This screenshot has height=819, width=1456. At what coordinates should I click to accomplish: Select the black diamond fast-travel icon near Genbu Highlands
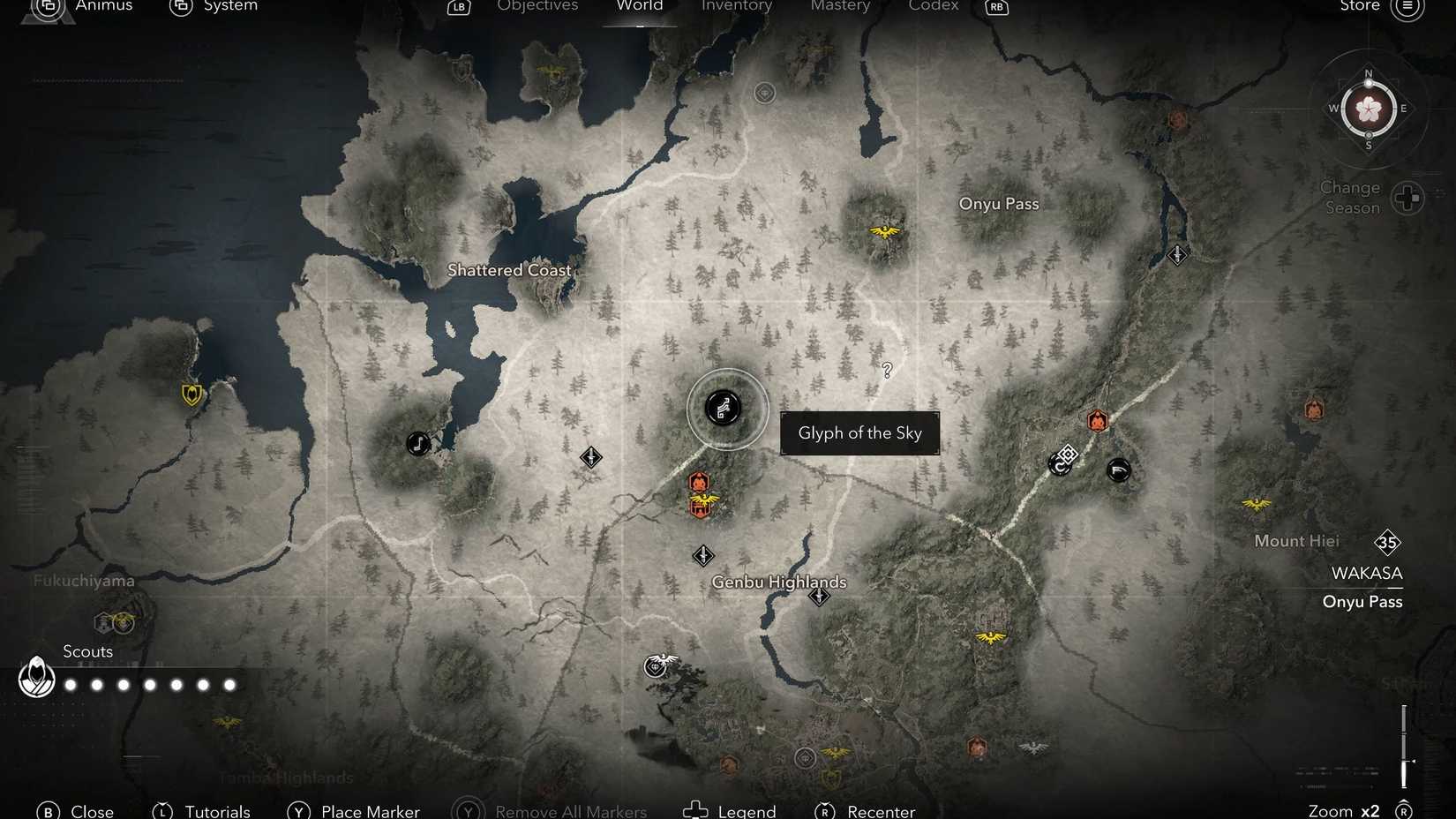pos(703,556)
